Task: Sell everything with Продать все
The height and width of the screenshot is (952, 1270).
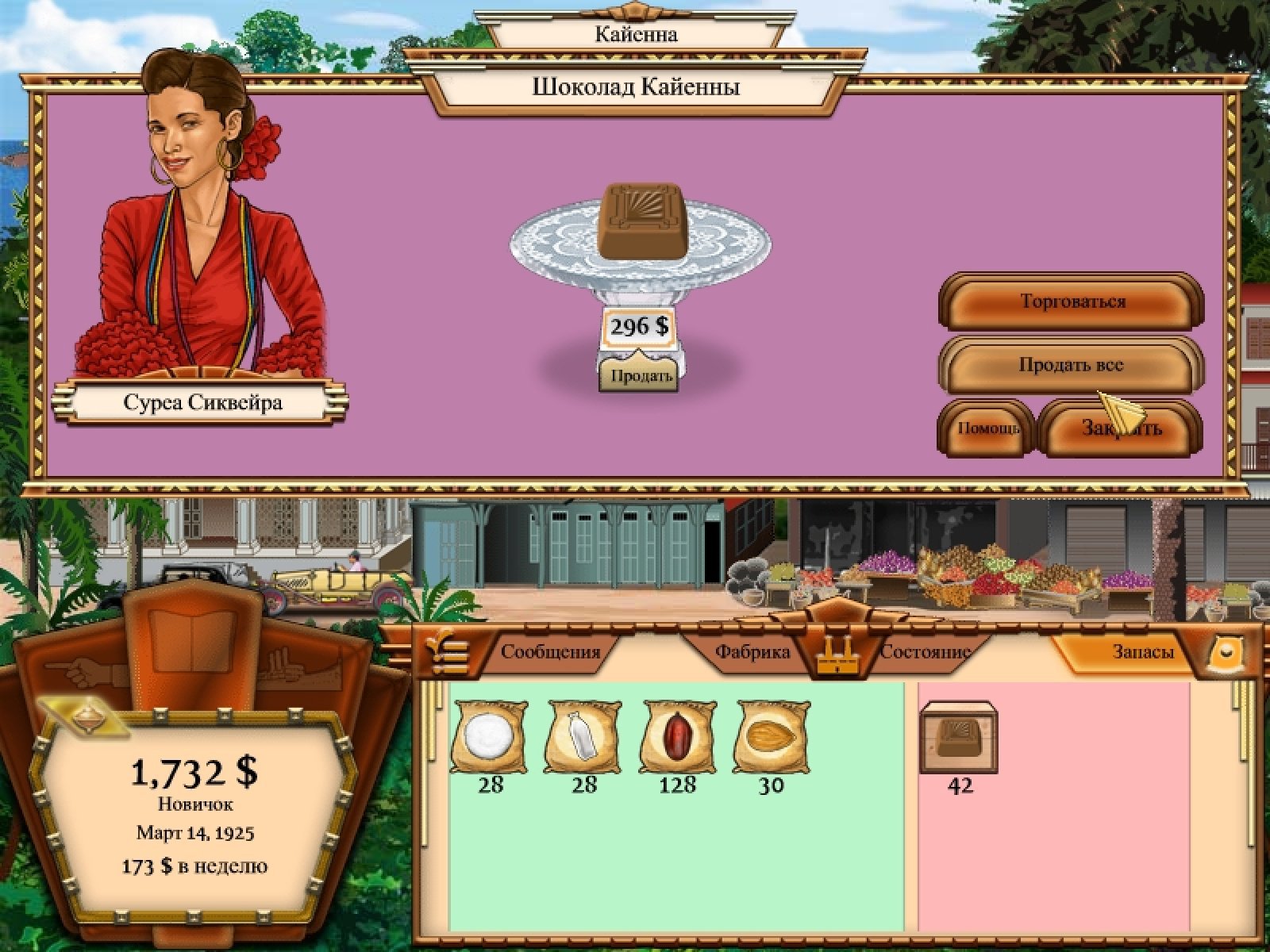Action: pos(1072,366)
